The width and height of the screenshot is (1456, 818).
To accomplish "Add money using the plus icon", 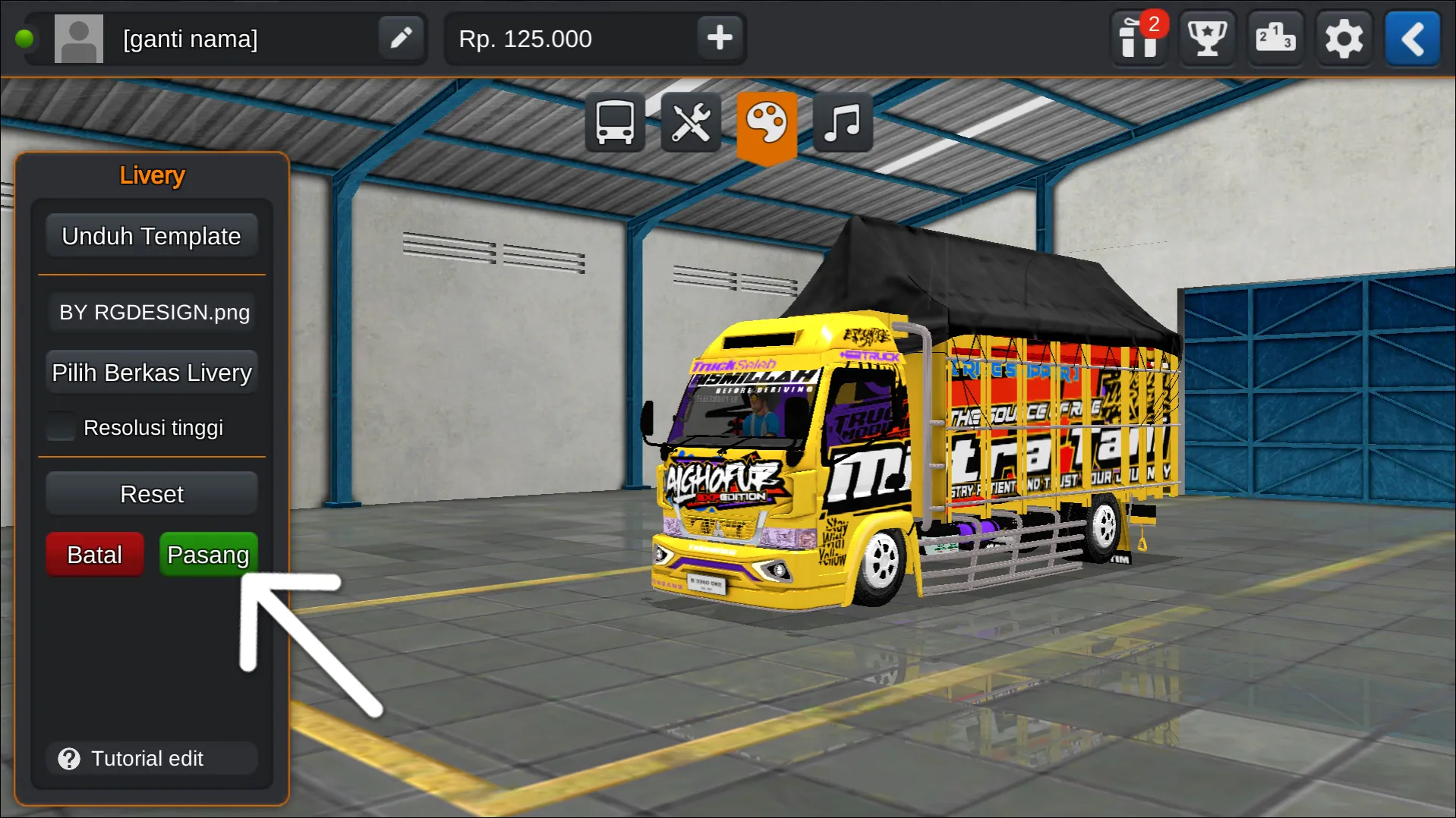I will coord(719,38).
